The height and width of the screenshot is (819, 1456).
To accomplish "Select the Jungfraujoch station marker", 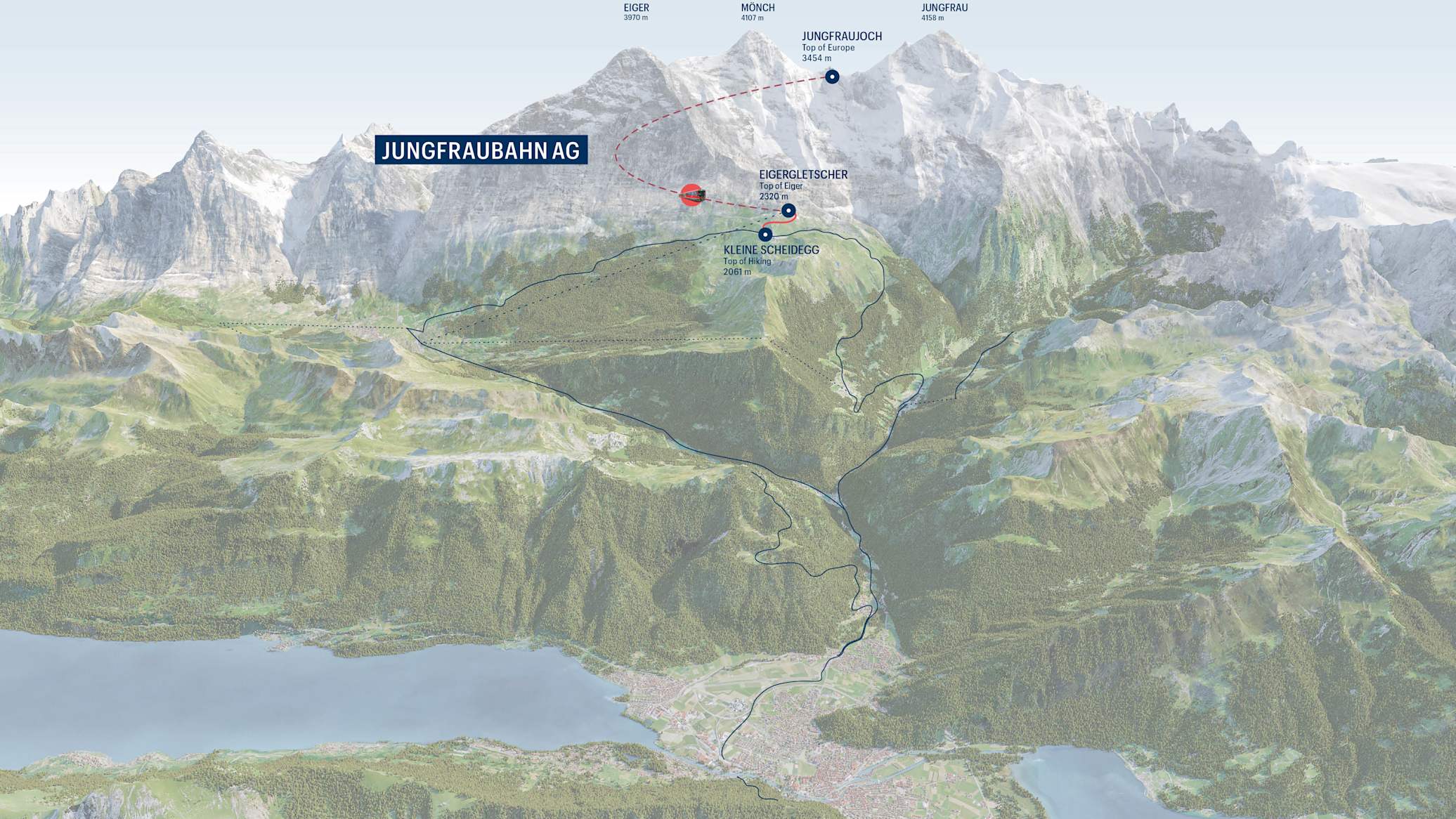I will coord(832,77).
